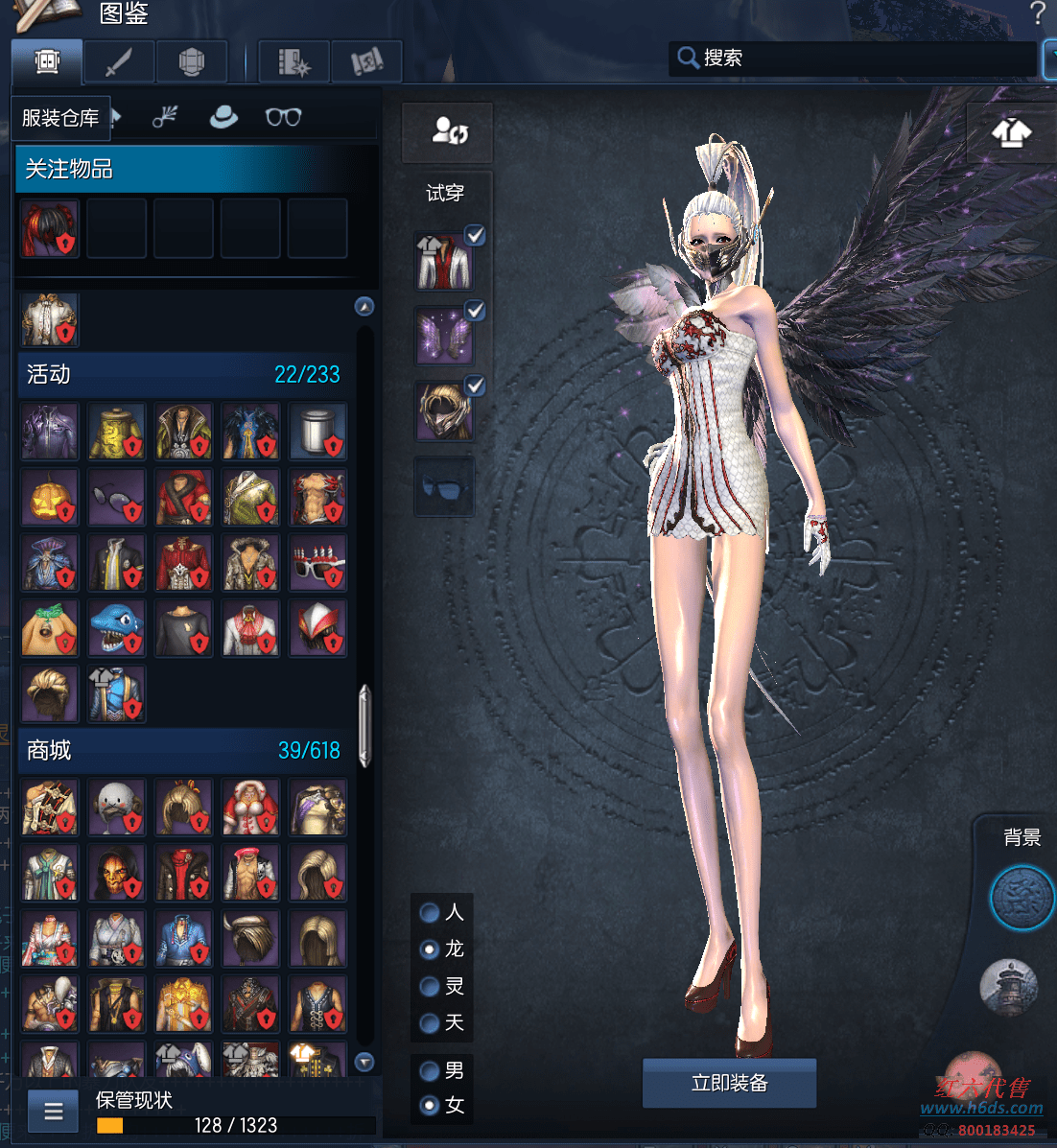
Task: Focus the 搜索 search field
Action: 854,59
